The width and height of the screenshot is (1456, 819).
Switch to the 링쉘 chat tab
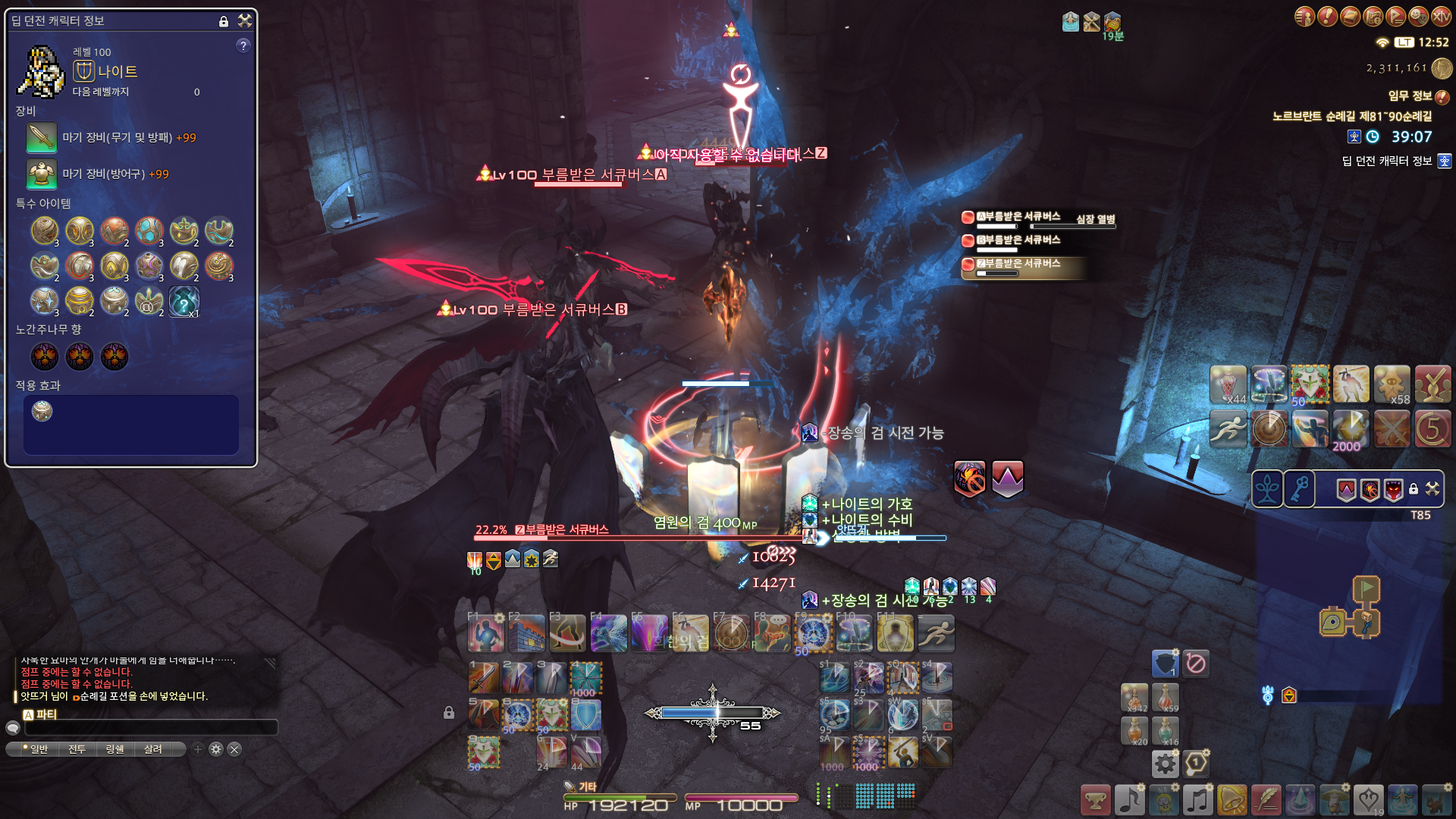pos(115,749)
